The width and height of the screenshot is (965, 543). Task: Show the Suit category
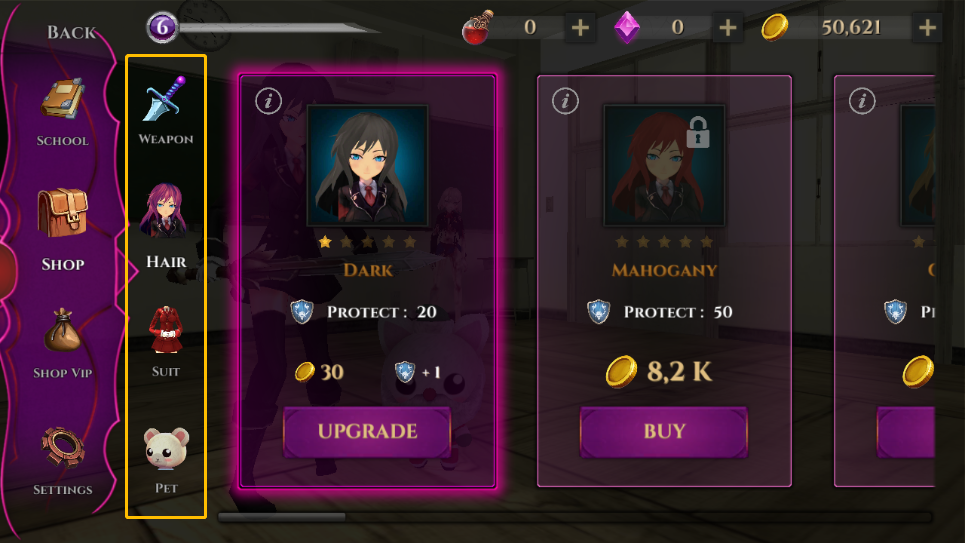click(166, 341)
